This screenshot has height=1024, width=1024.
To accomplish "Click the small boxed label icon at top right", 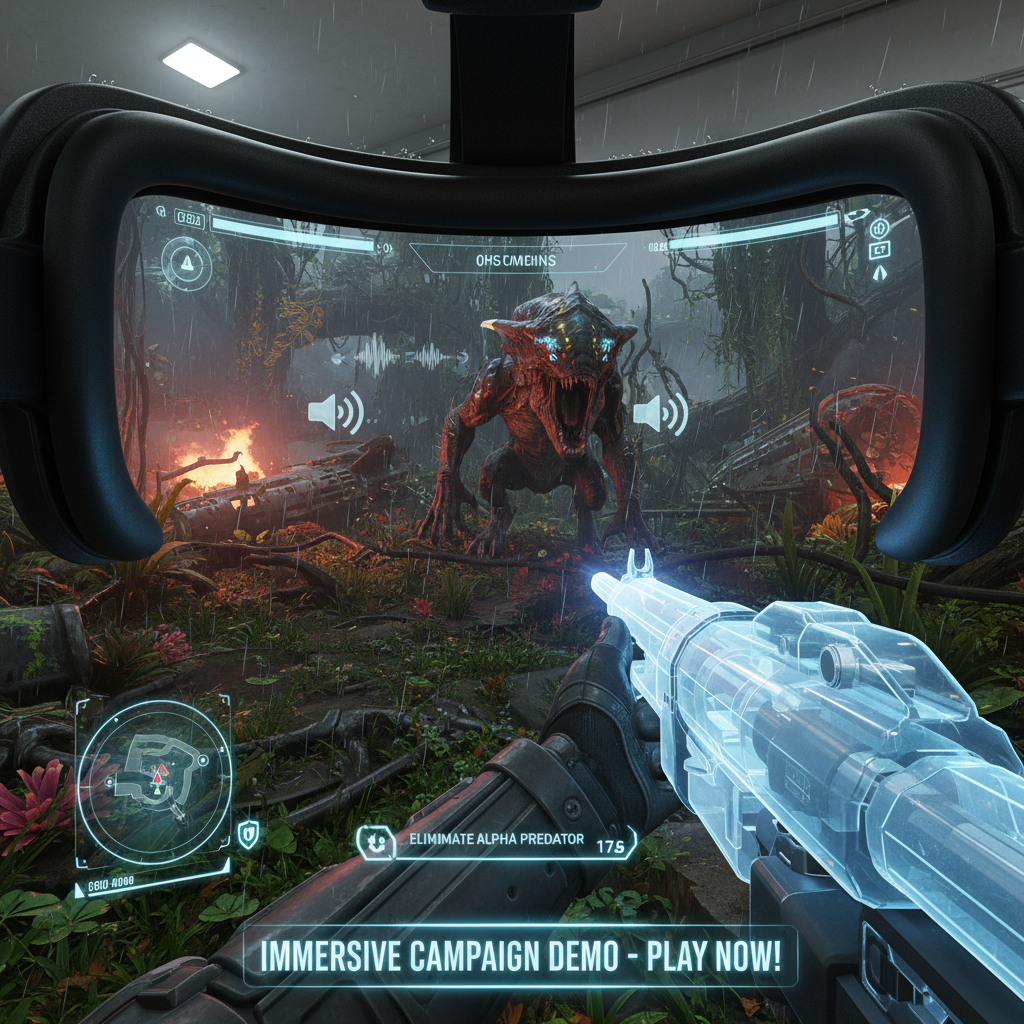I will (880, 250).
